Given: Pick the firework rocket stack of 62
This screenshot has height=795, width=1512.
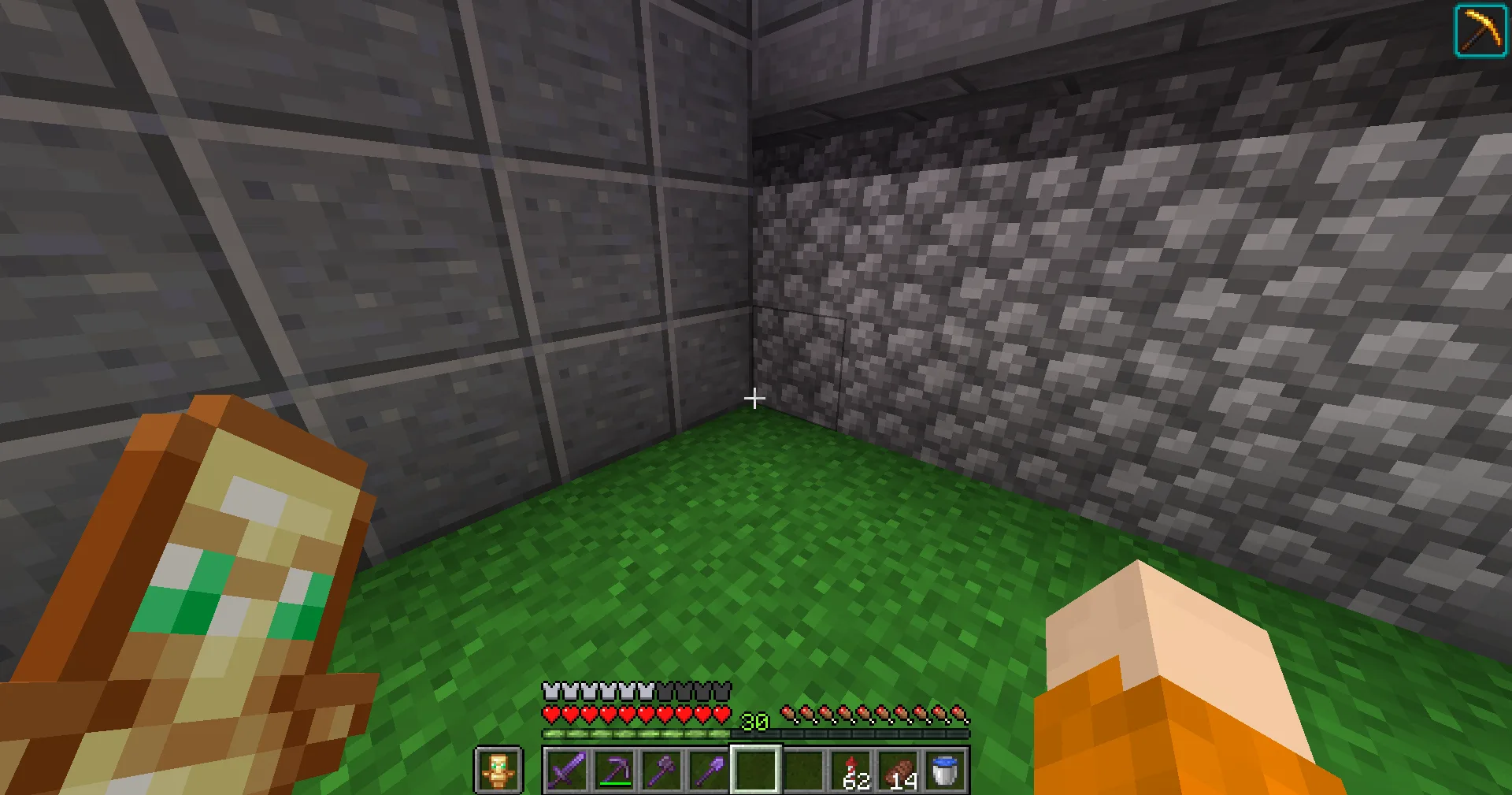Looking at the screenshot, I should point(850,770).
